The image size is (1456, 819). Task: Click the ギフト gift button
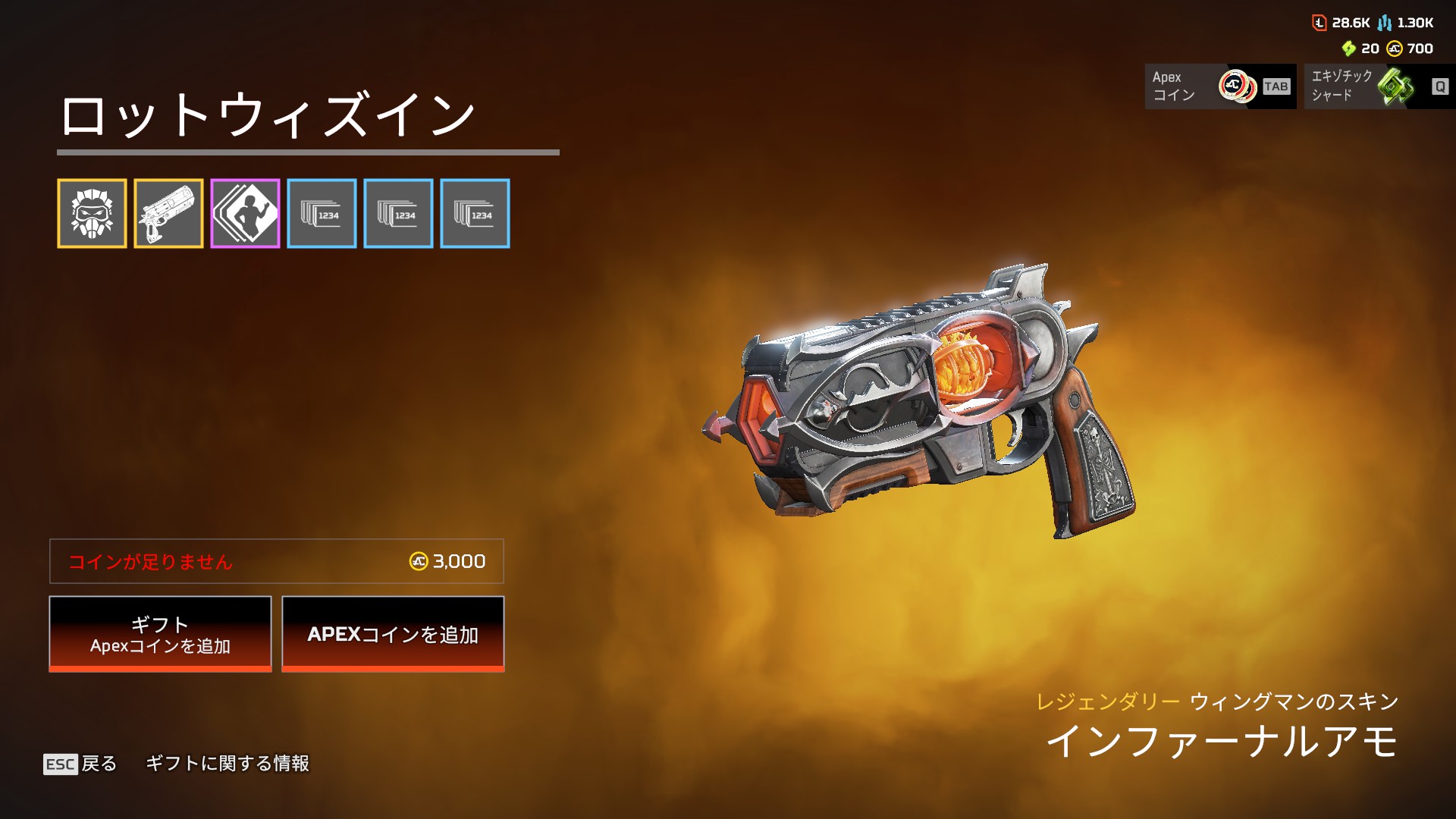160,634
